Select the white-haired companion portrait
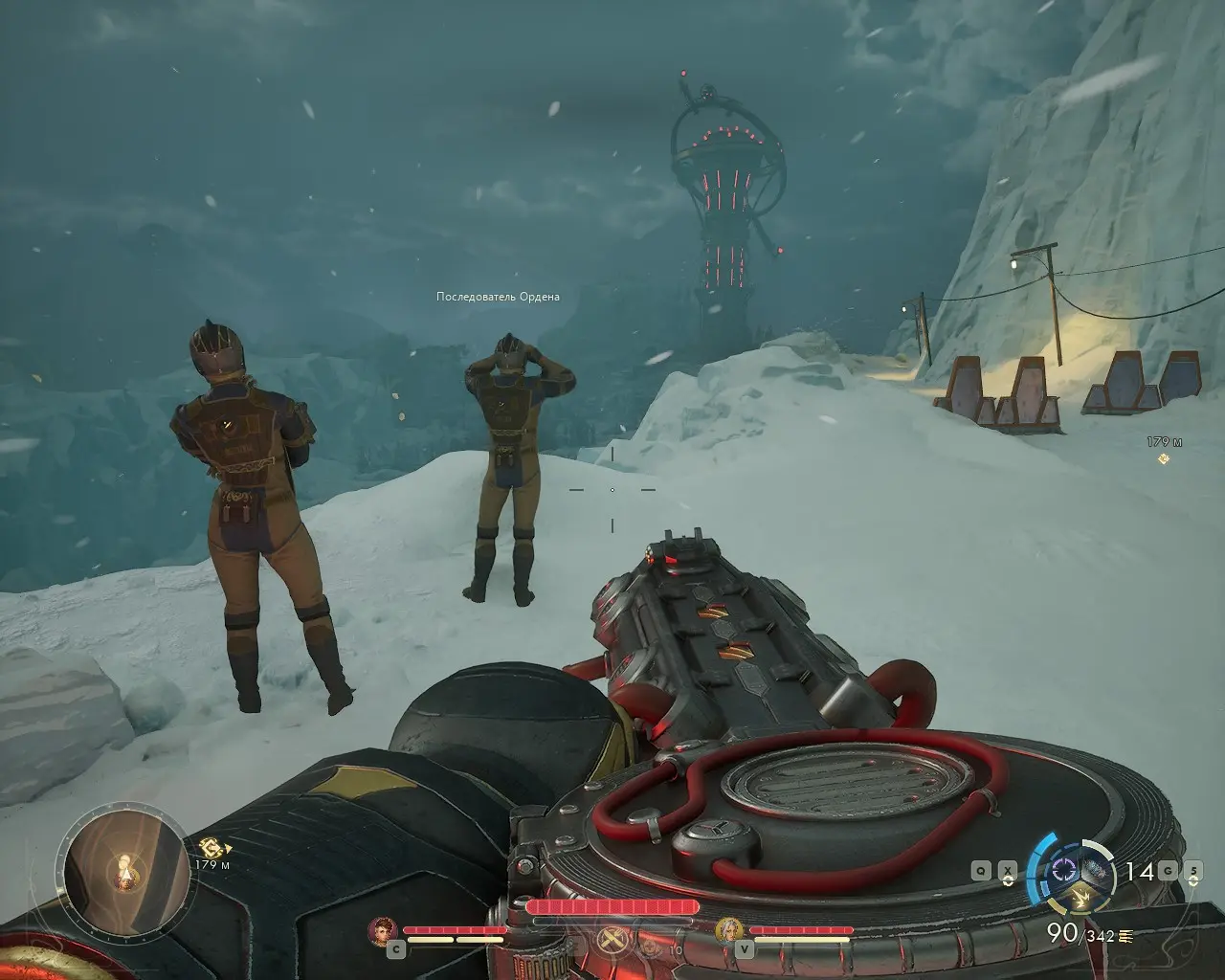The width and height of the screenshot is (1225, 980). (x=729, y=929)
